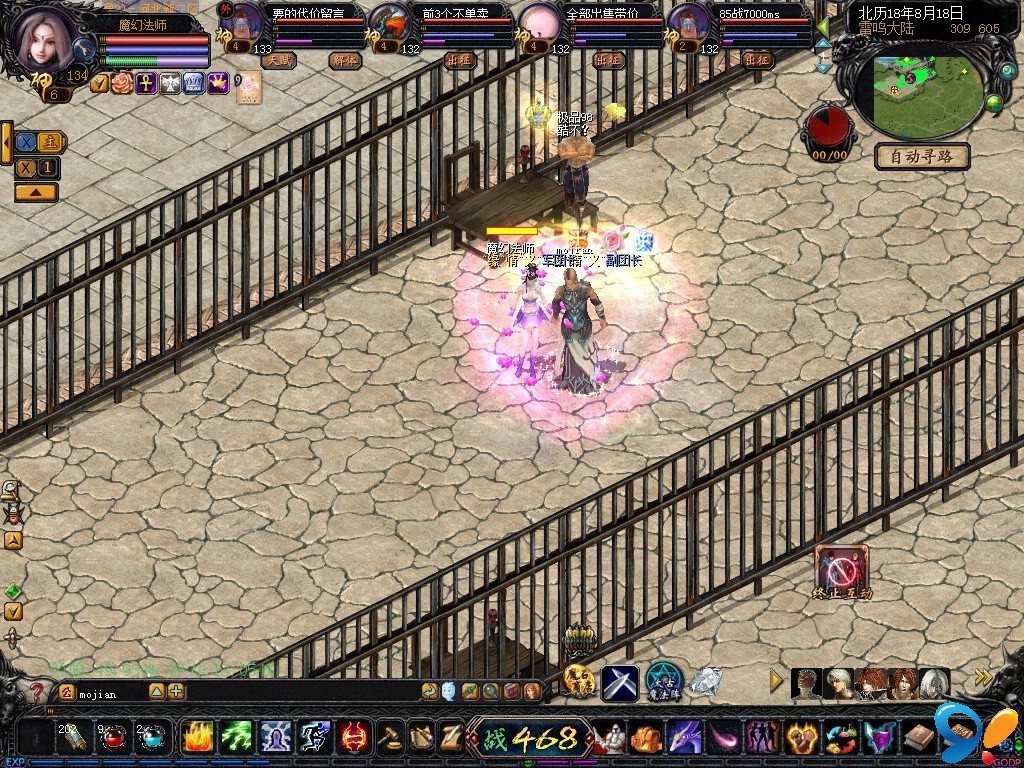The width and height of the screenshot is (1024, 768).
Task: Click the orange up-arrow collapse button
Action: point(35,192)
